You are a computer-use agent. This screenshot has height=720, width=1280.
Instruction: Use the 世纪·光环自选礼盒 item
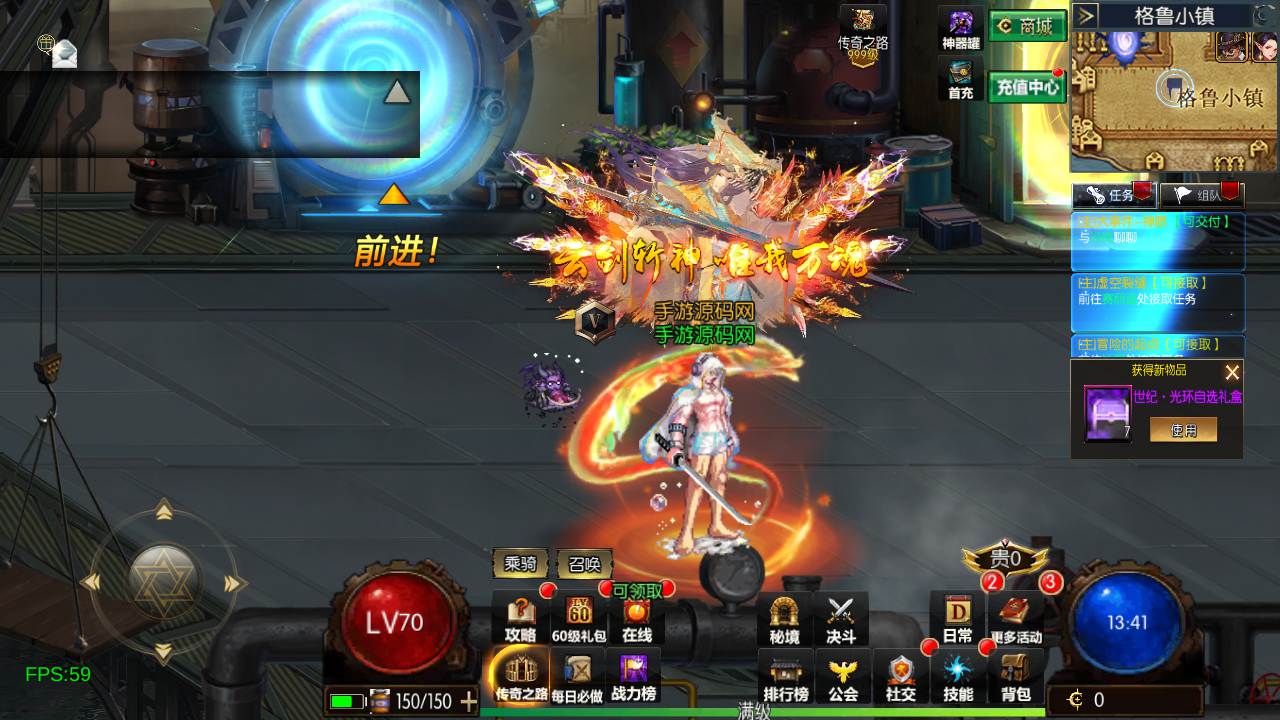pos(1183,430)
